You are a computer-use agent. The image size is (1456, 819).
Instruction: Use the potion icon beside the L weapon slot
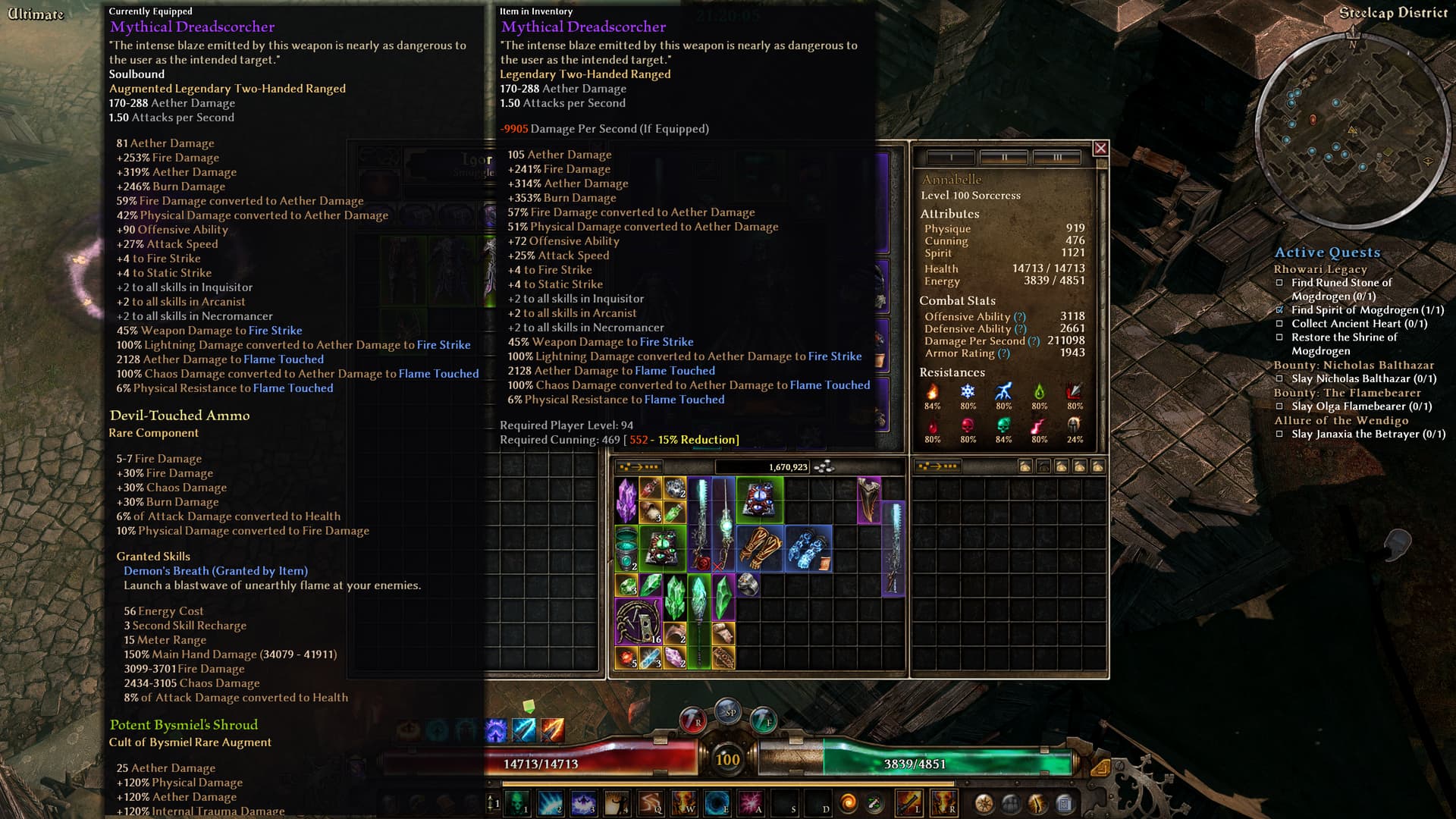click(874, 802)
